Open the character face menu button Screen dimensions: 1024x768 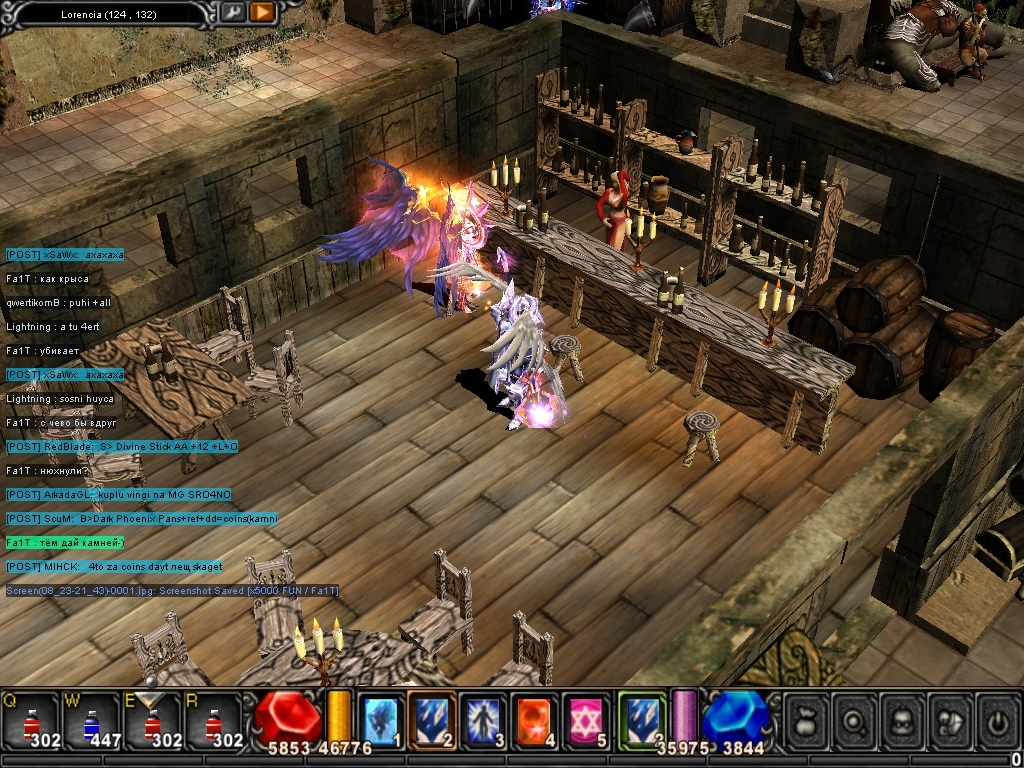click(903, 721)
